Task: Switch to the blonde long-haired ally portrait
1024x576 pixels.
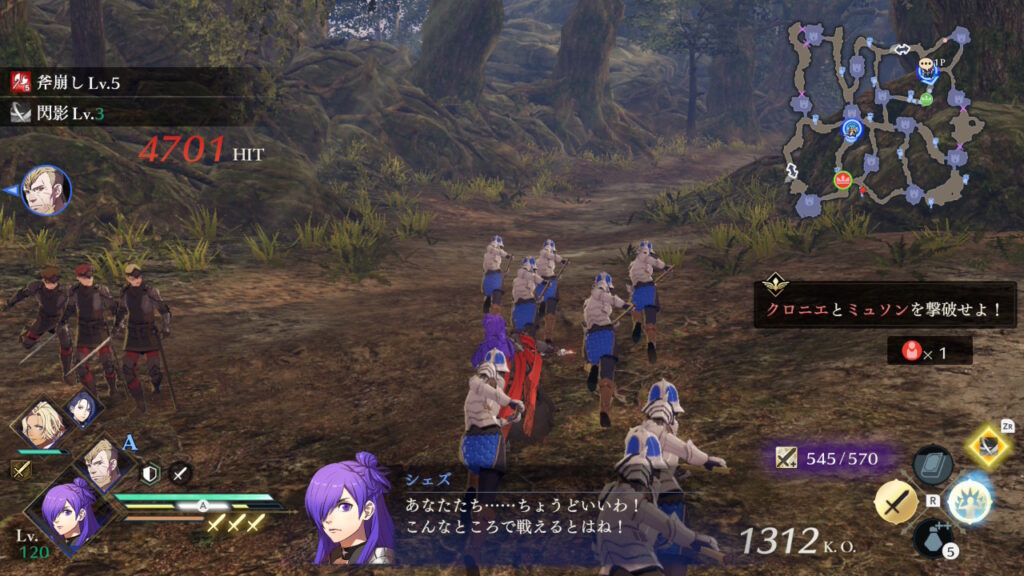Action: point(40,424)
